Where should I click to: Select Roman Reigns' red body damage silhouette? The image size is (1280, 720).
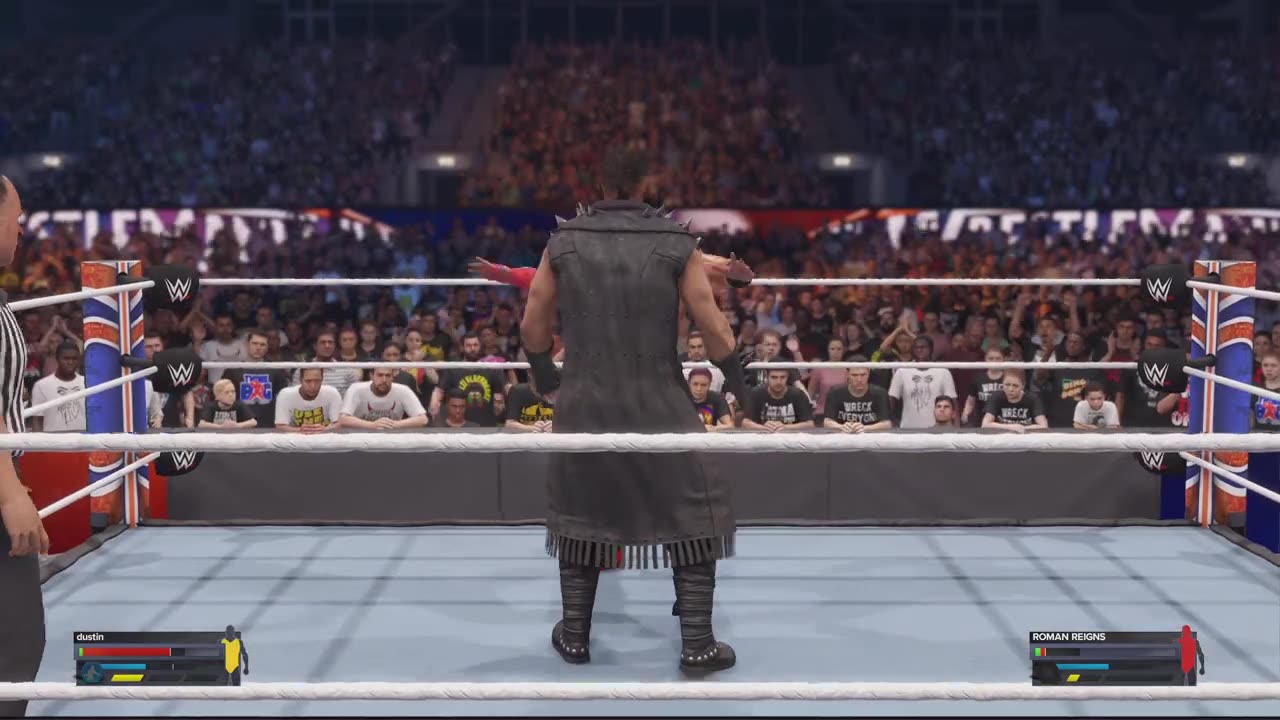1187,650
